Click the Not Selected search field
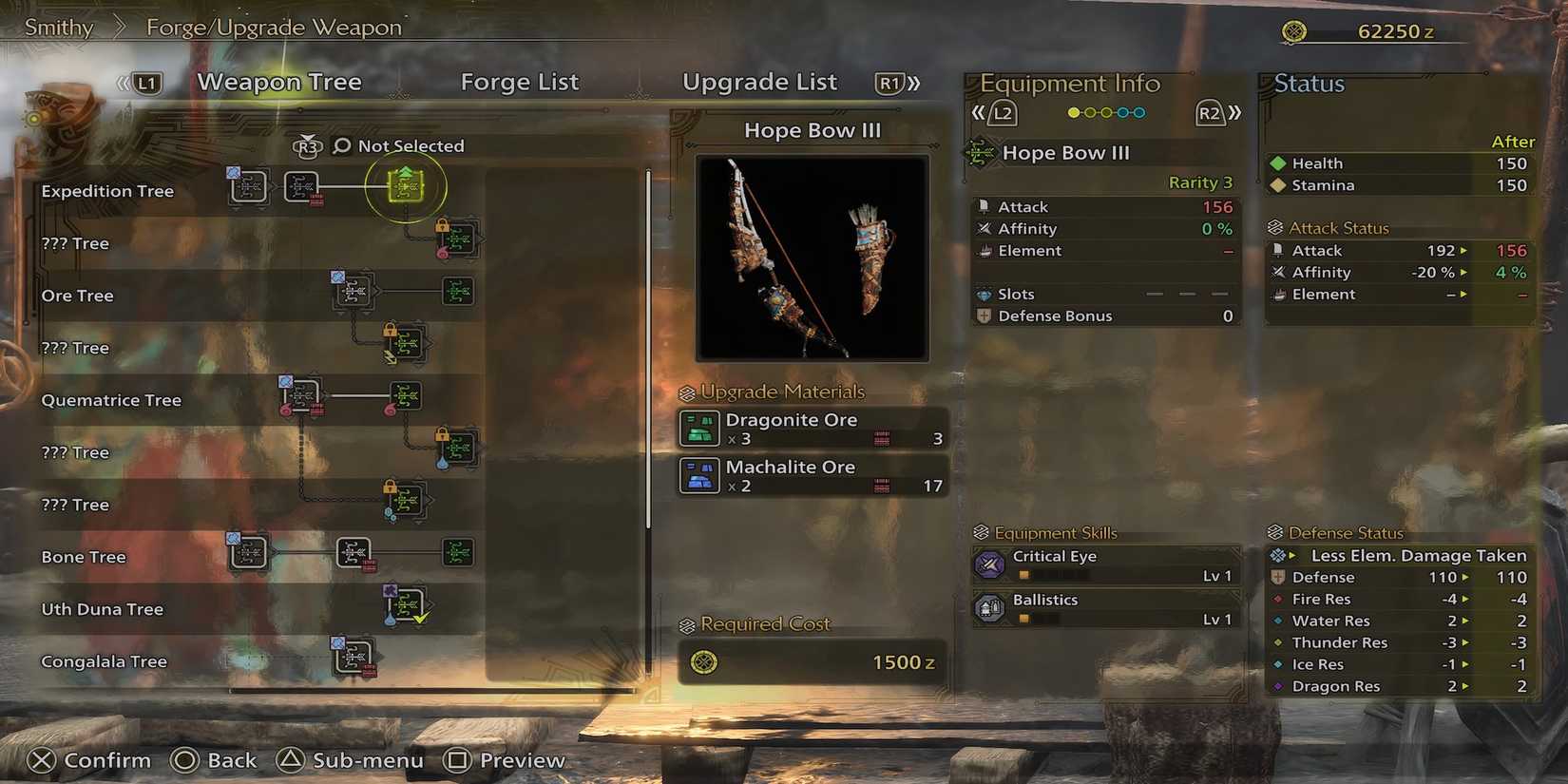Screen dimensions: 1568x784 [x=411, y=145]
